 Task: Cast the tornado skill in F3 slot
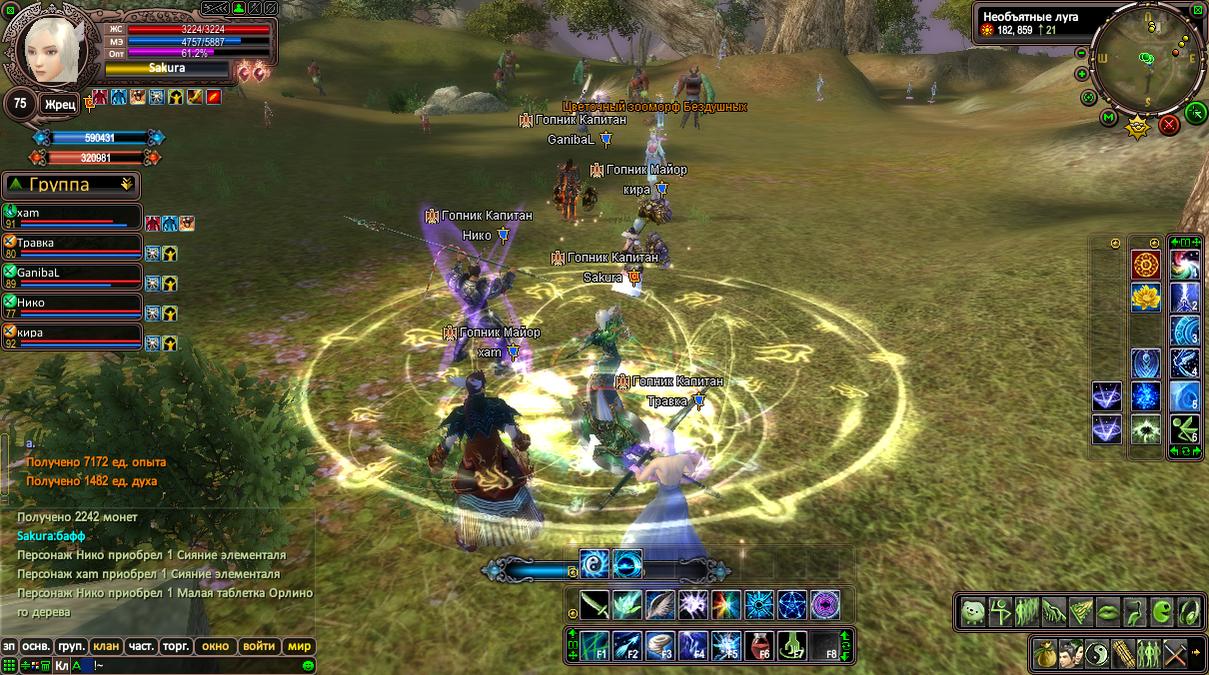661,645
